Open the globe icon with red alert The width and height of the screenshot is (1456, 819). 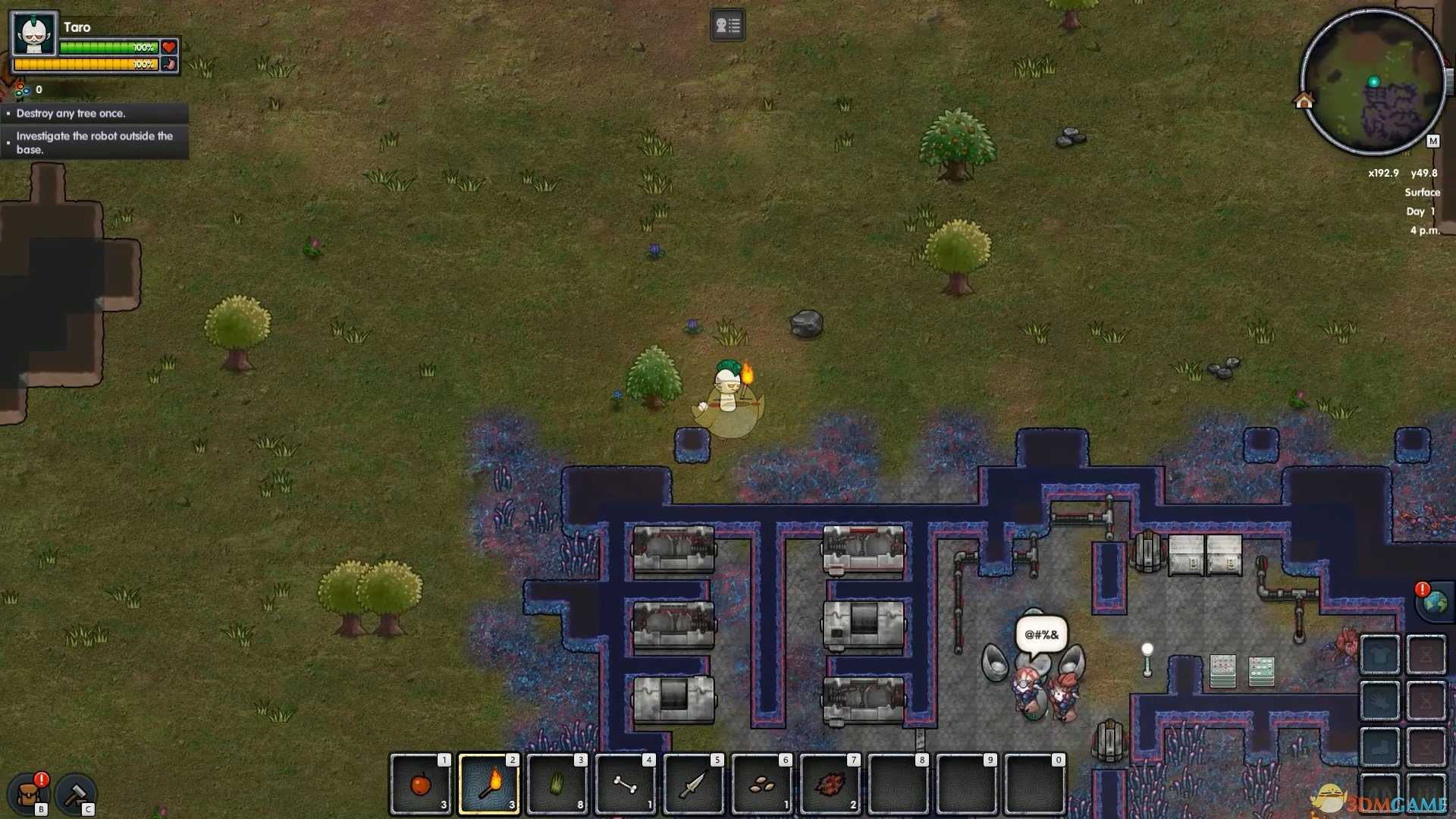point(1434,601)
